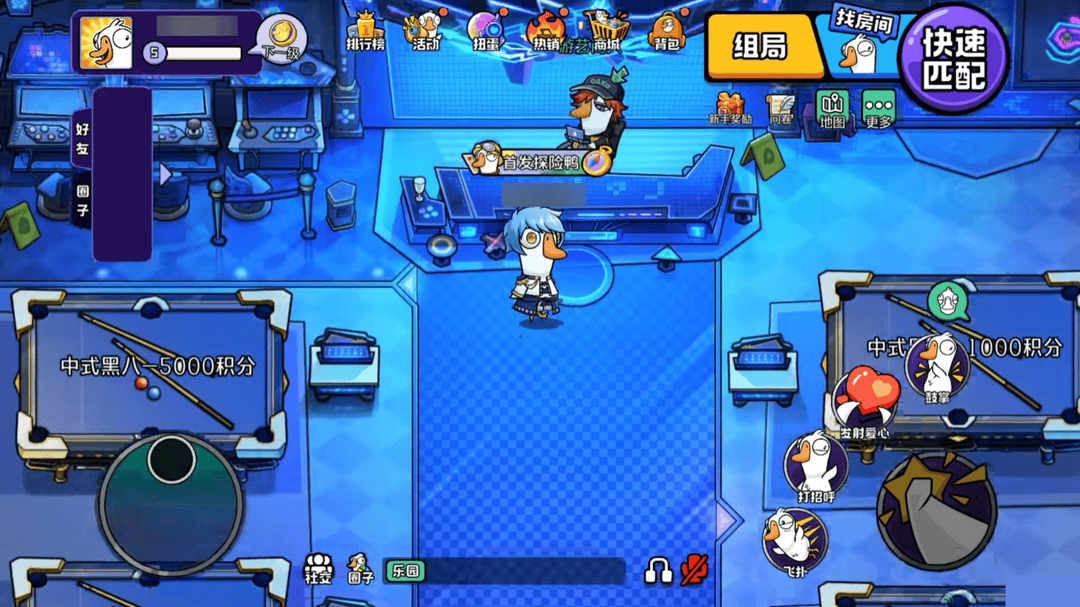The height and width of the screenshot is (607, 1080).
Task: Claim the 新手奖励 newbie reward
Action: tap(729, 107)
